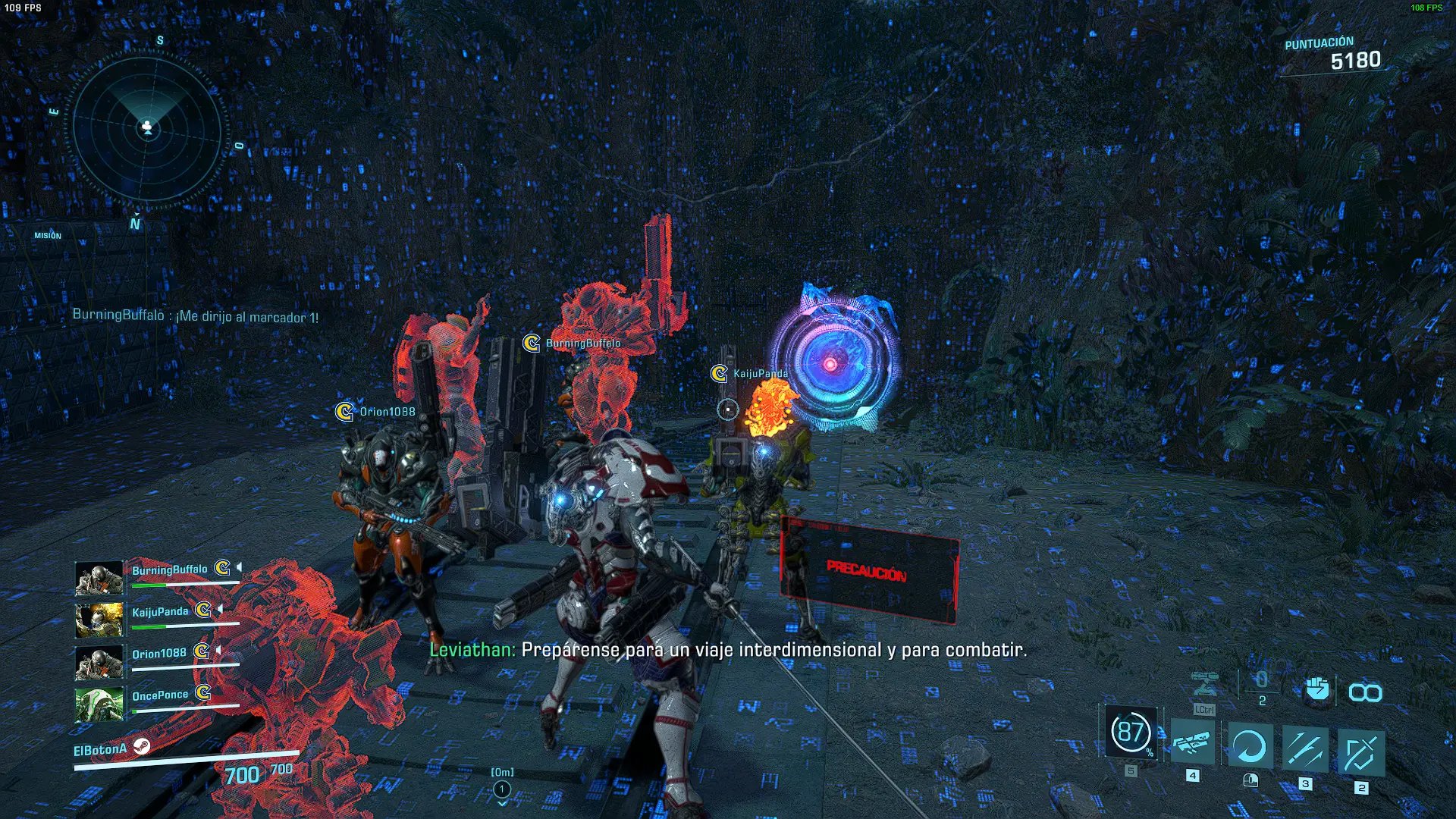The width and height of the screenshot is (1456, 819).
Task: Toggle BurningBuffalo's voice speaker icon
Action: 240,567
